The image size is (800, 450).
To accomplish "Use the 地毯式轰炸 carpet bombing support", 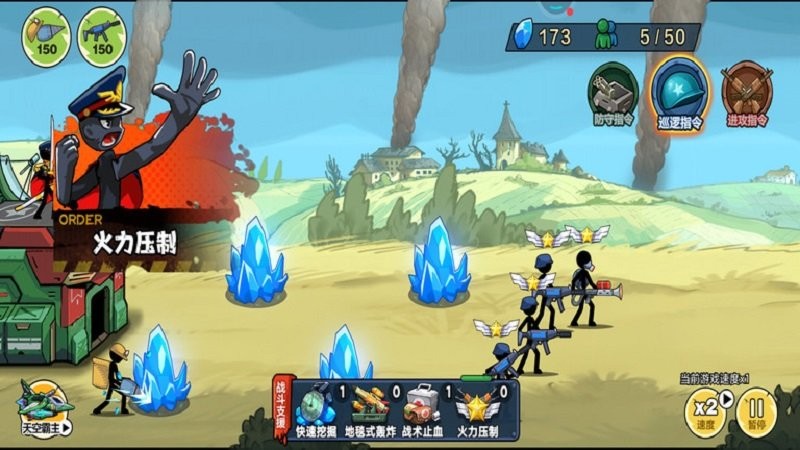I will [370, 410].
